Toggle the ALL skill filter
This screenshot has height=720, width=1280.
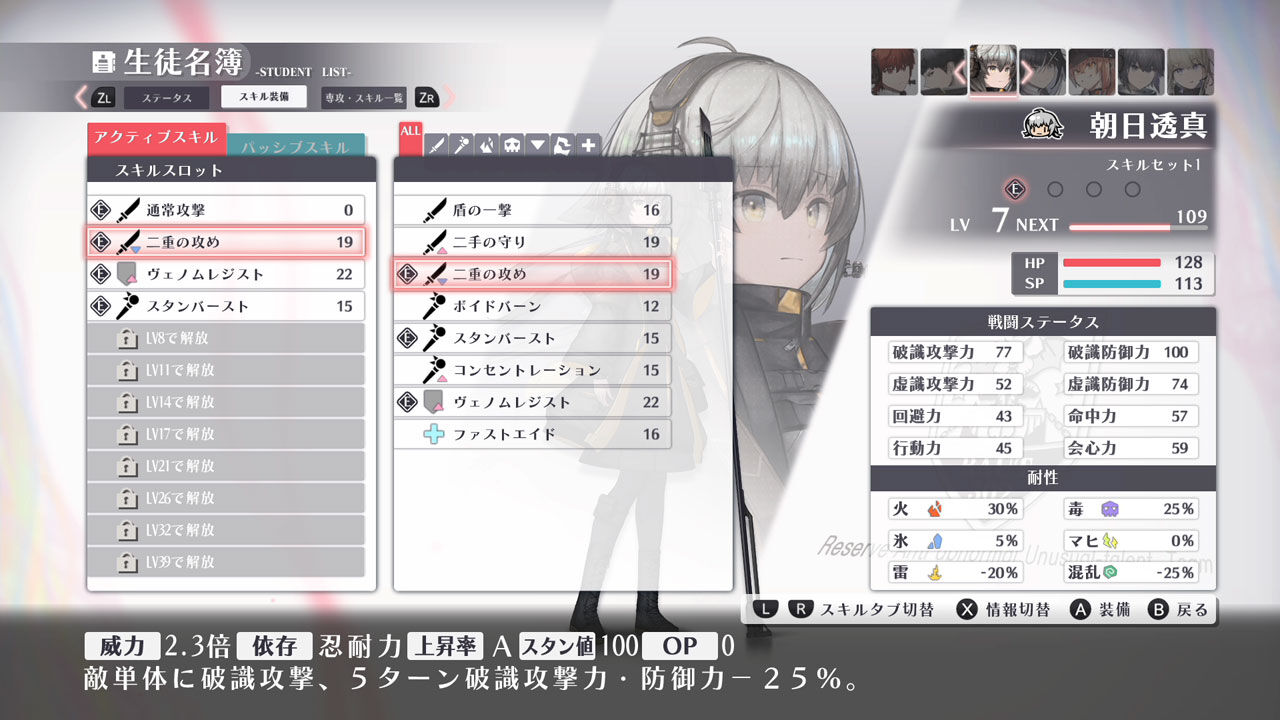coord(409,138)
